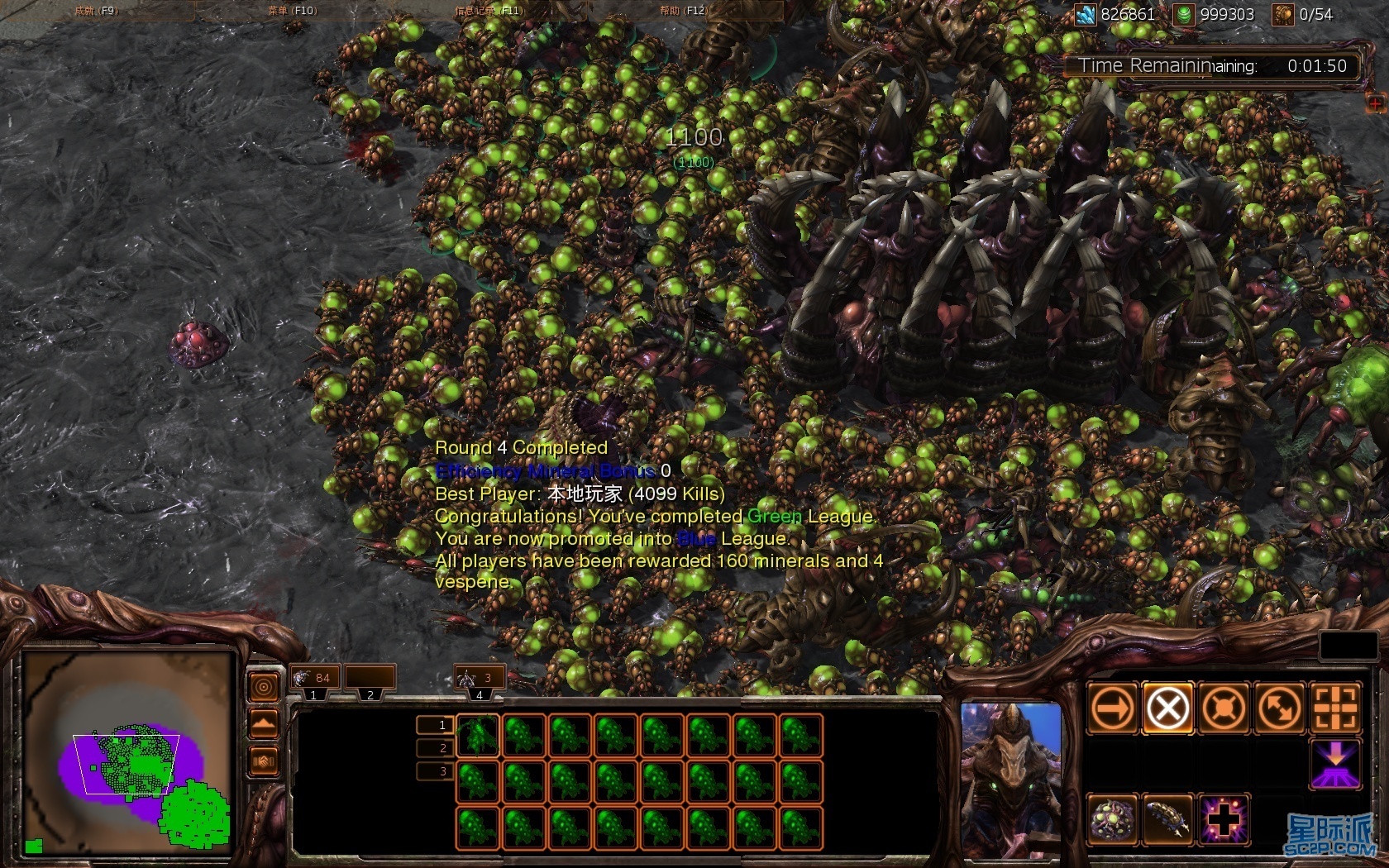The height and width of the screenshot is (868, 1389).
Task: Open the 菜单 (F10) game menu
Action: coord(292,11)
